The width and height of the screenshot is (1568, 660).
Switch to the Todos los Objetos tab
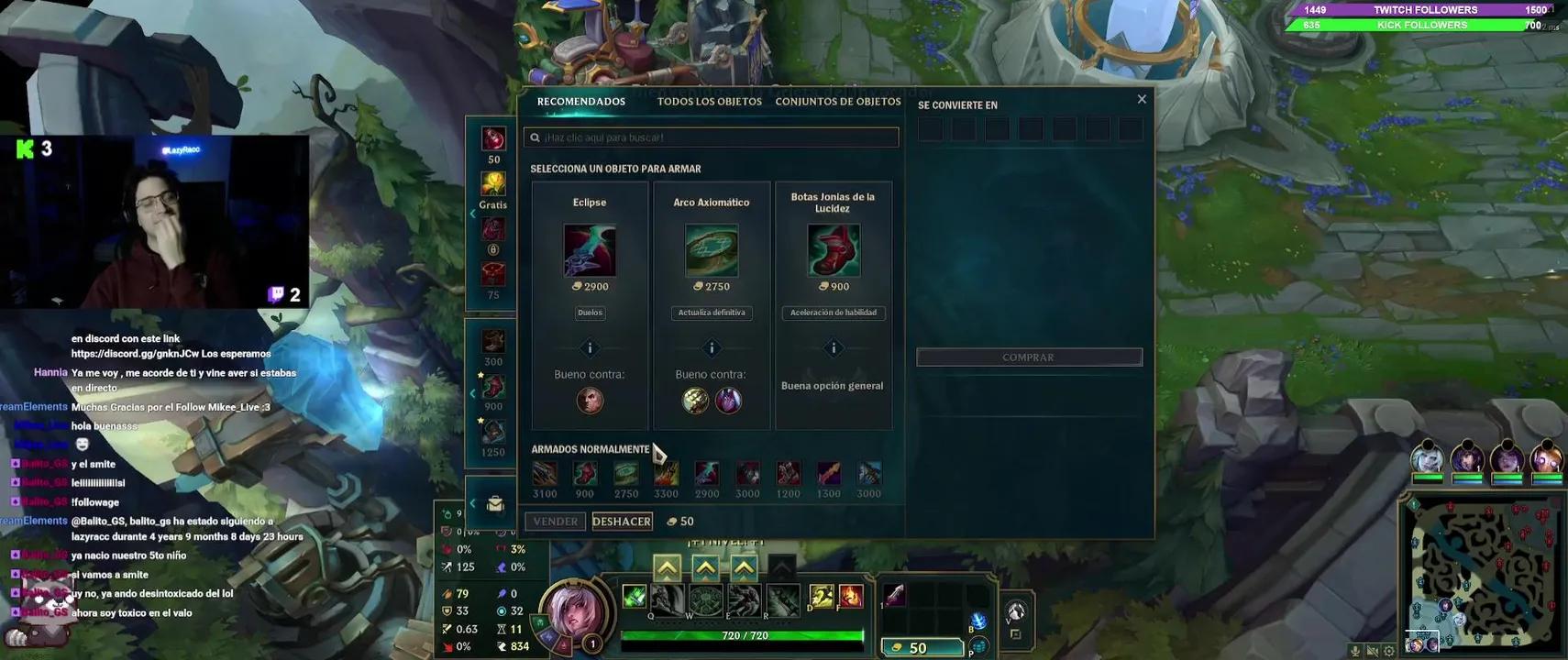click(x=708, y=101)
